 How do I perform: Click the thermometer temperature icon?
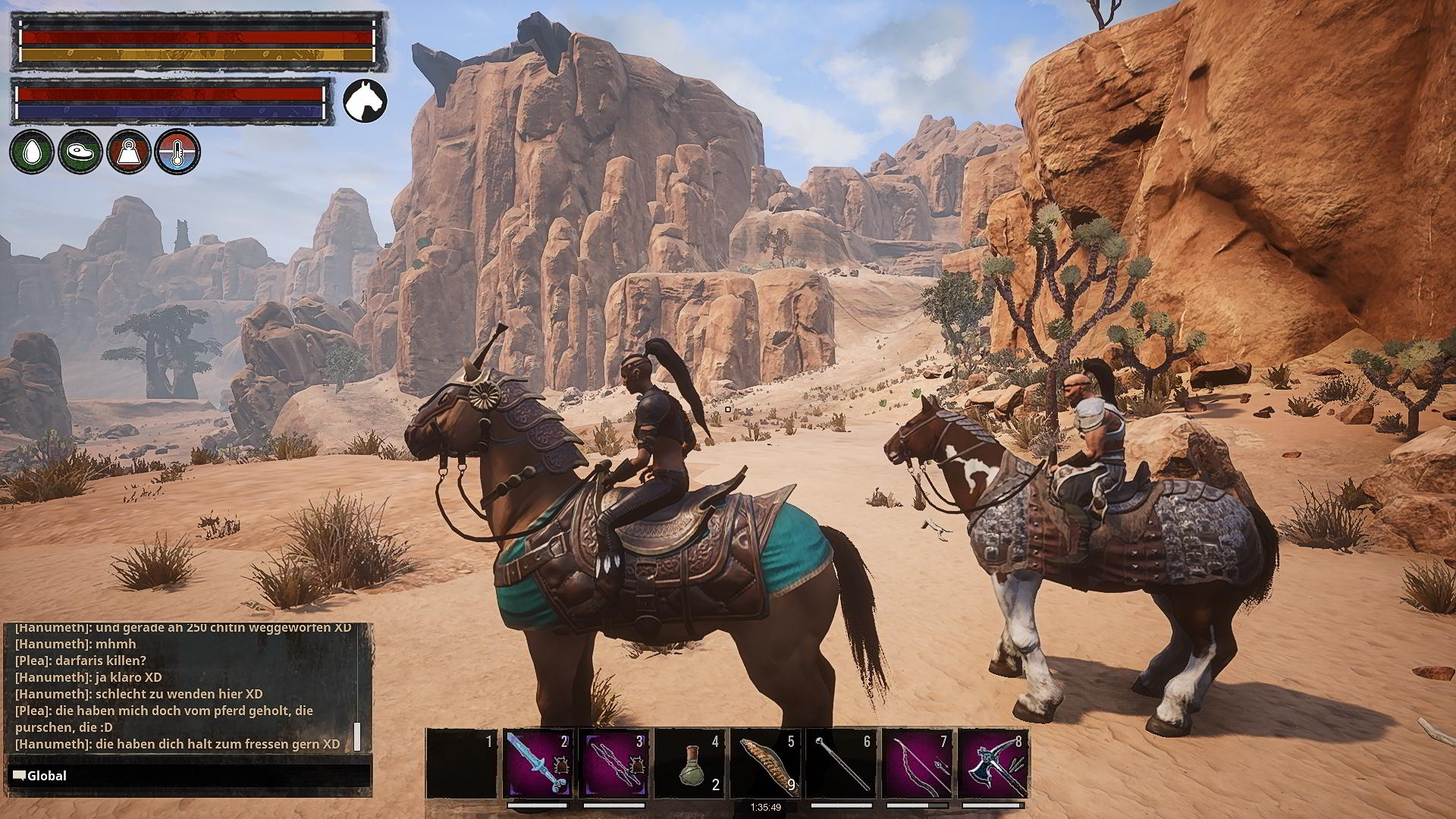pyautogui.click(x=177, y=151)
